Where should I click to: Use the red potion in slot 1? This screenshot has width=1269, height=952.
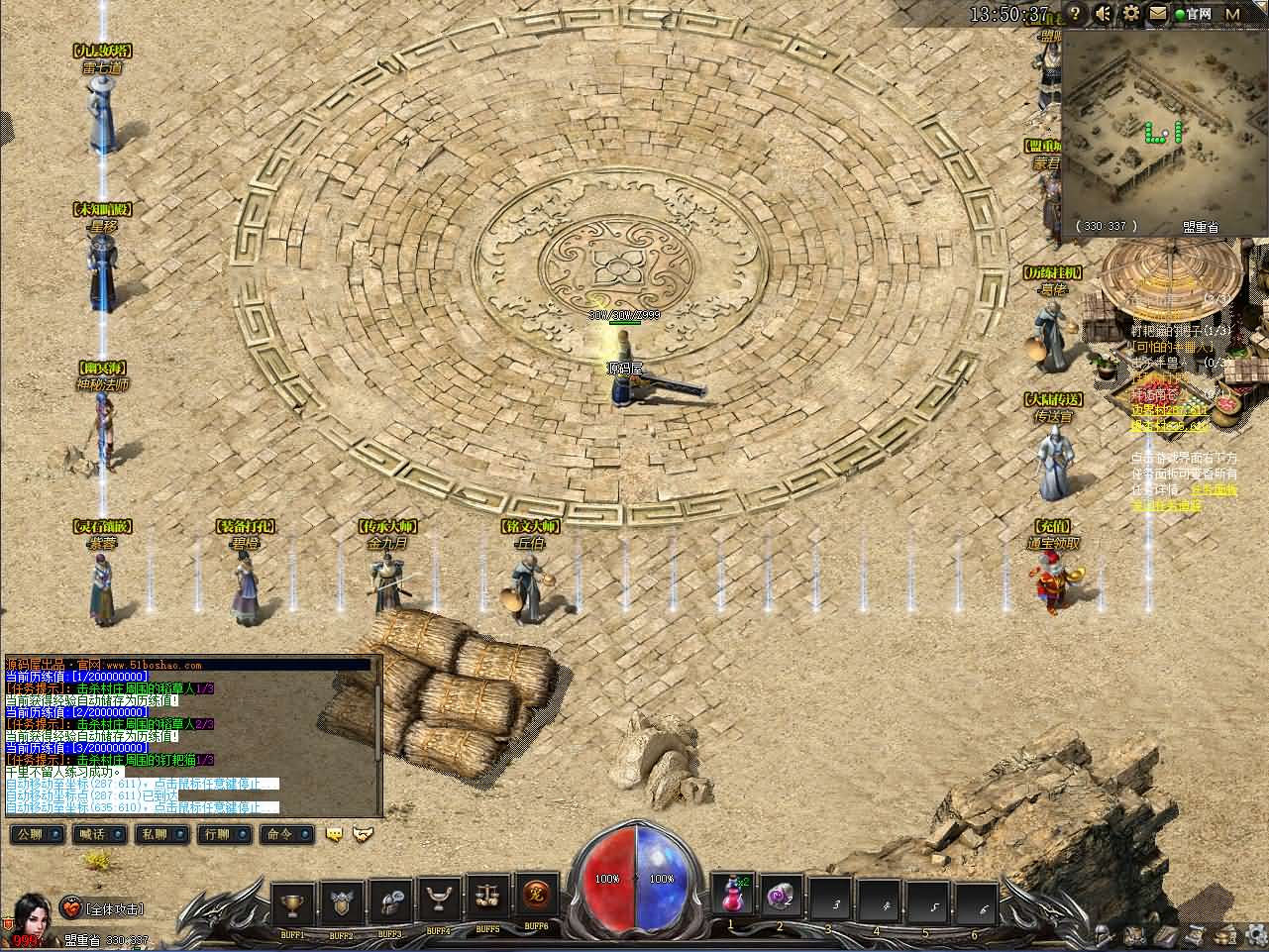point(732,898)
